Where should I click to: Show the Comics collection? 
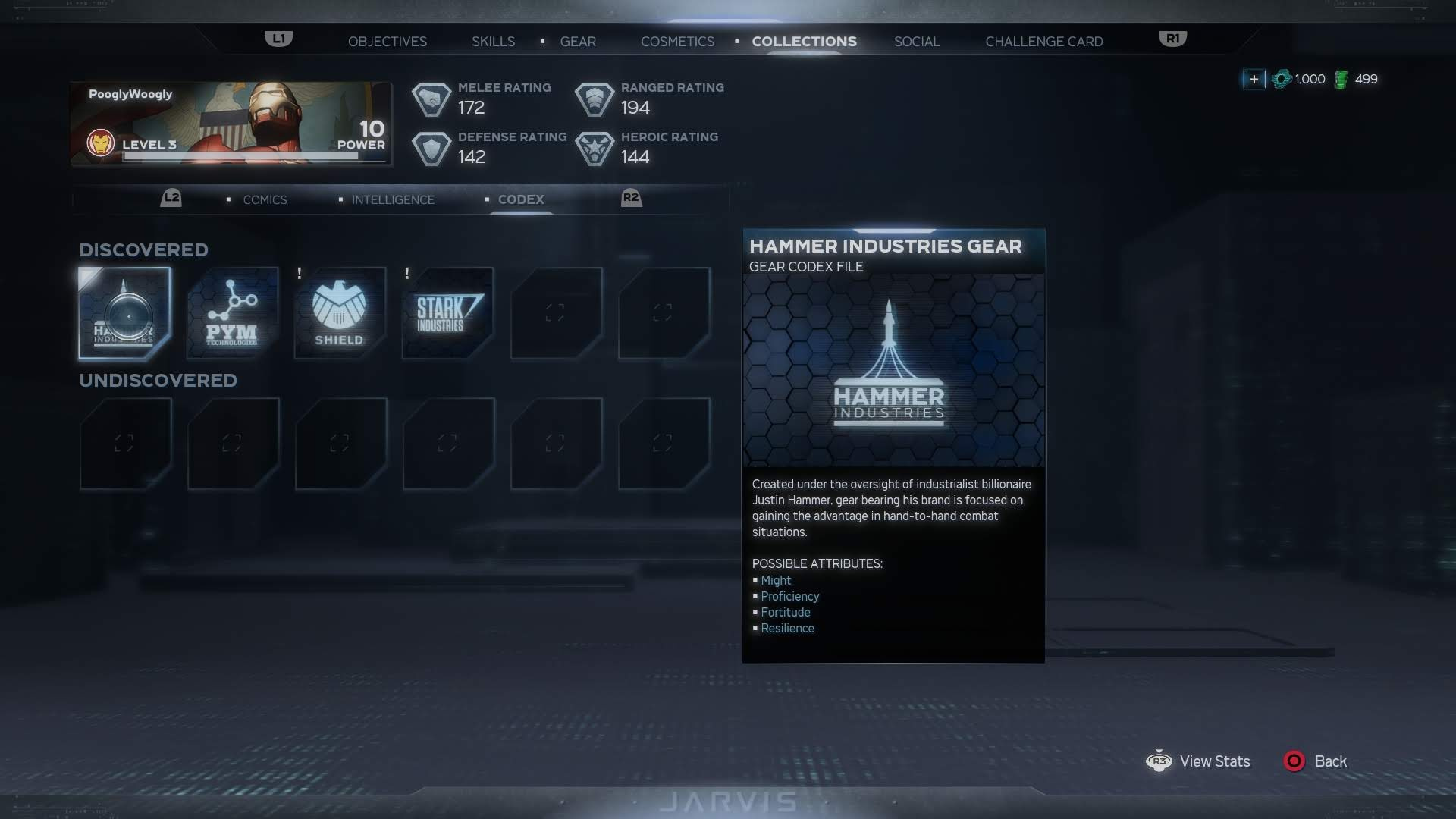pyautogui.click(x=265, y=199)
